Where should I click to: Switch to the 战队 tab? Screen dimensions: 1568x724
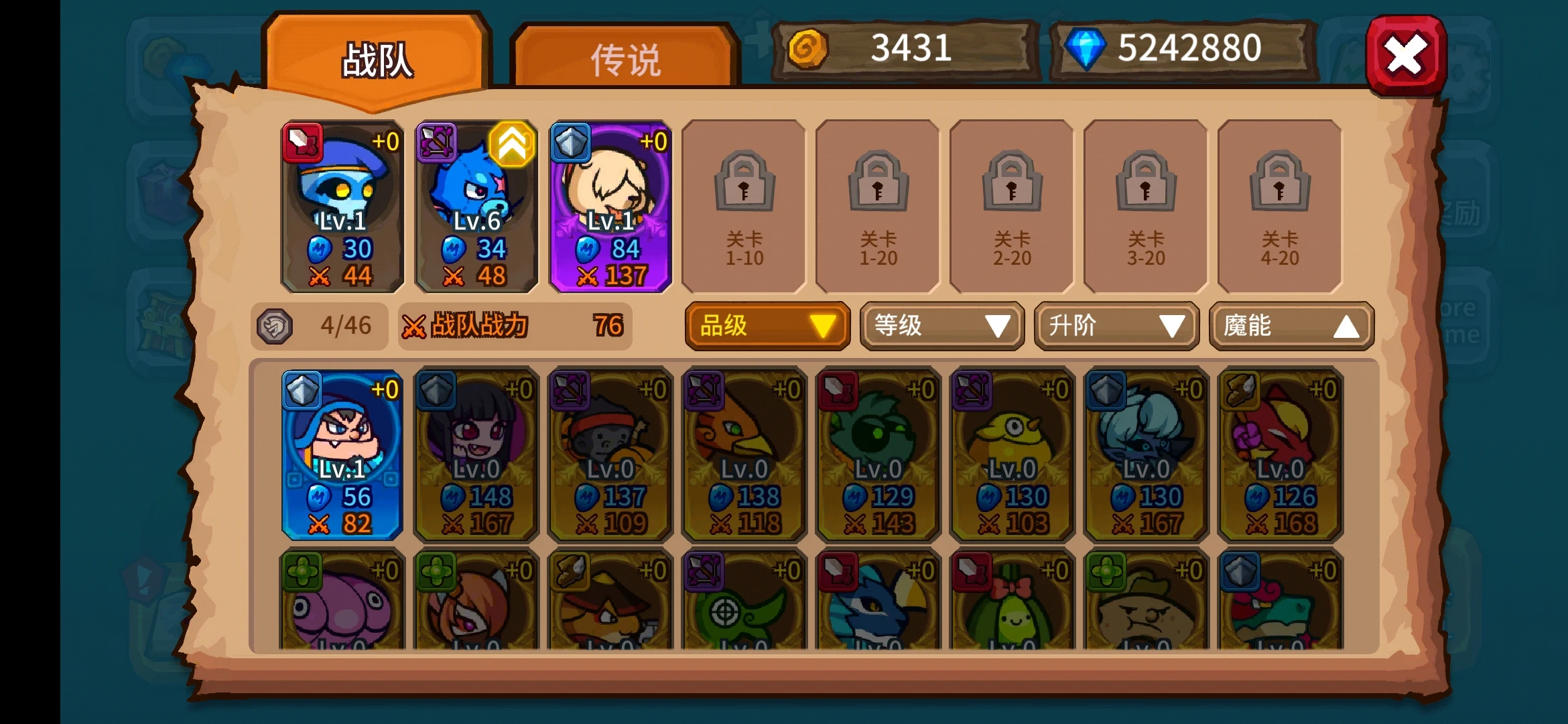[x=376, y=60]
